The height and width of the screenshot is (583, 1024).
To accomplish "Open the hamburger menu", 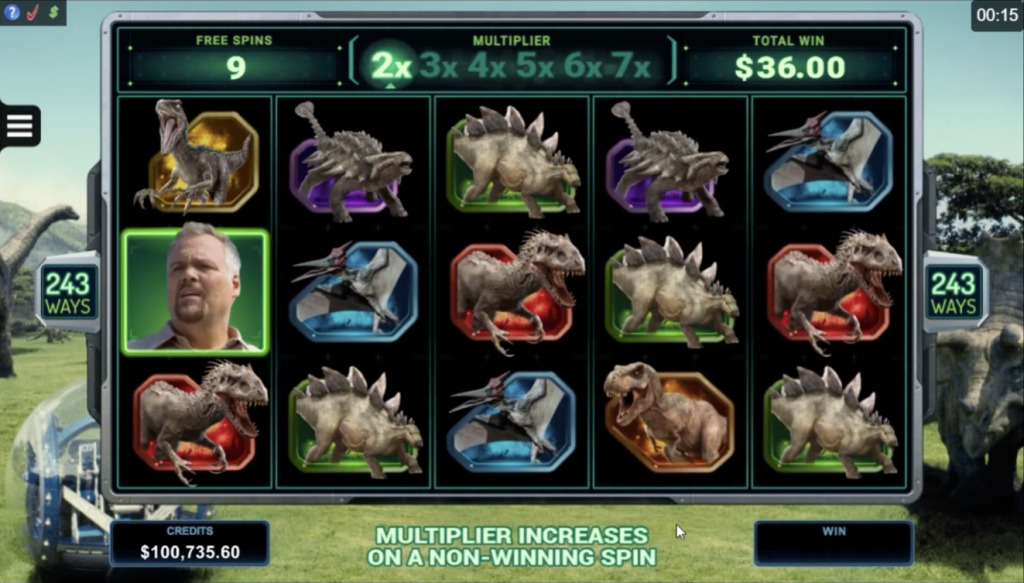I will pyautogui.click(x=20, y=126).
